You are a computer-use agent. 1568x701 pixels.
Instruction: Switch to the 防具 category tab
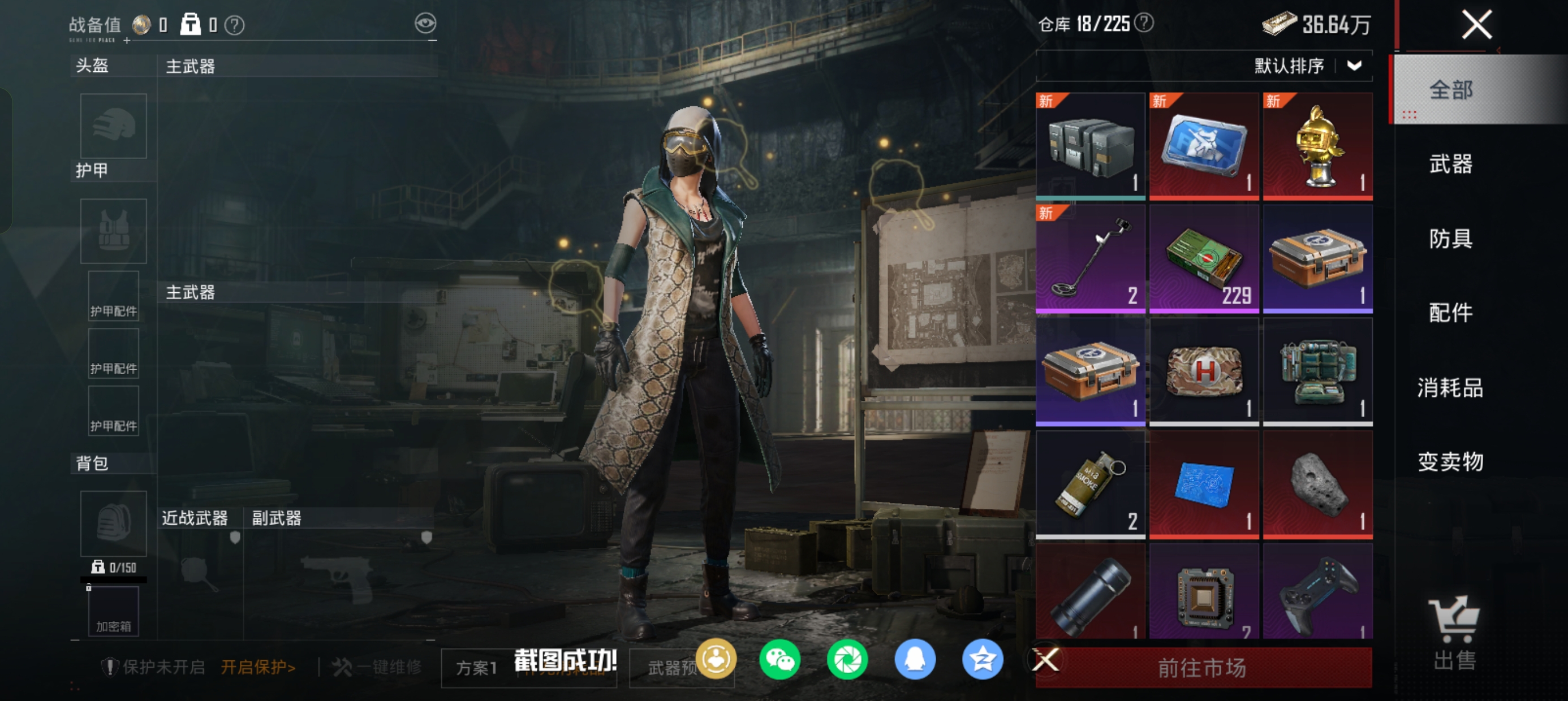pyautogui.click(x=1450, y=239)
